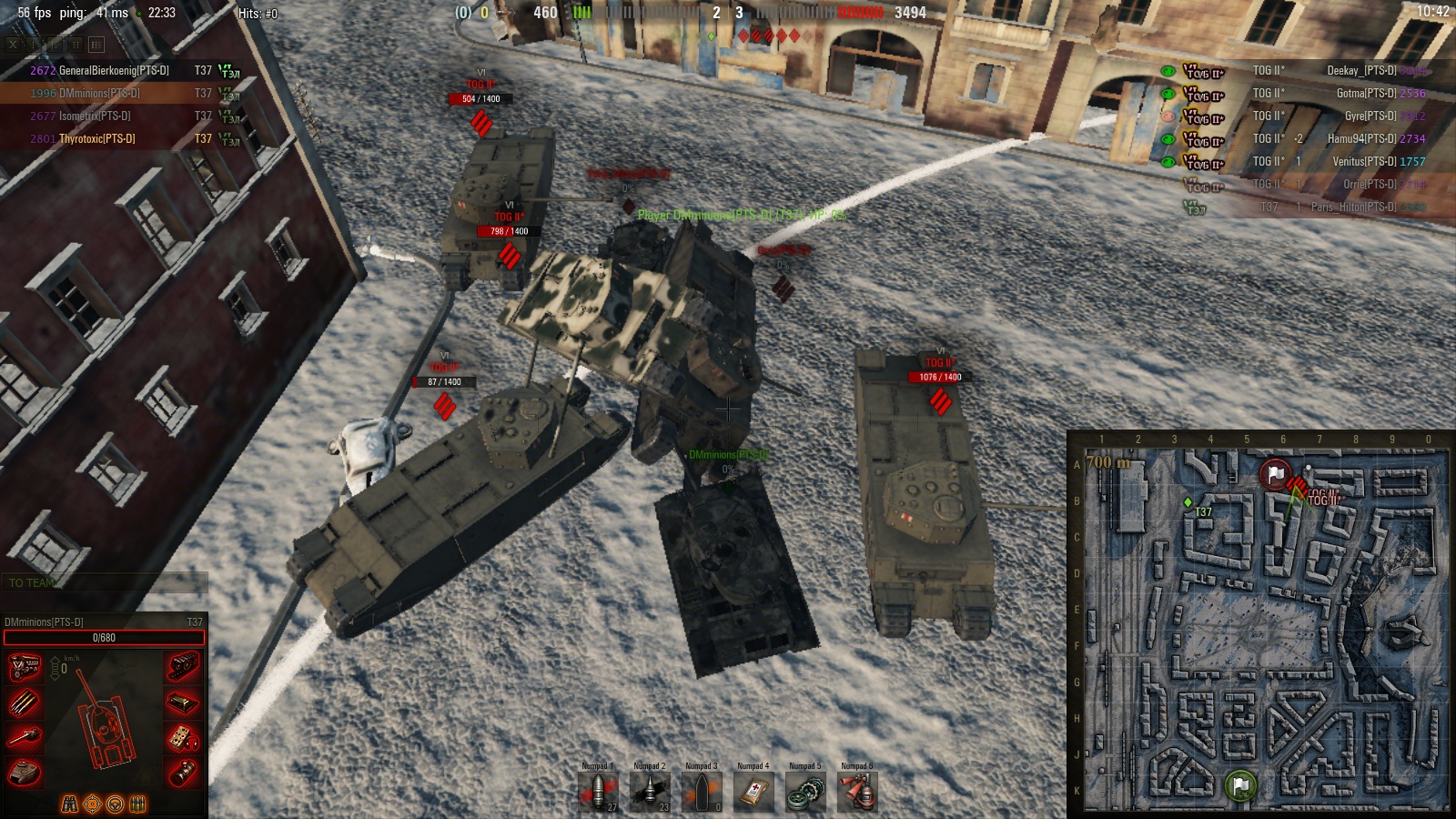Image resolution: width=1456 pixels, height=819 pixels.
Task: Use the fire extinguisher consumable
Action: click(857, 792)
